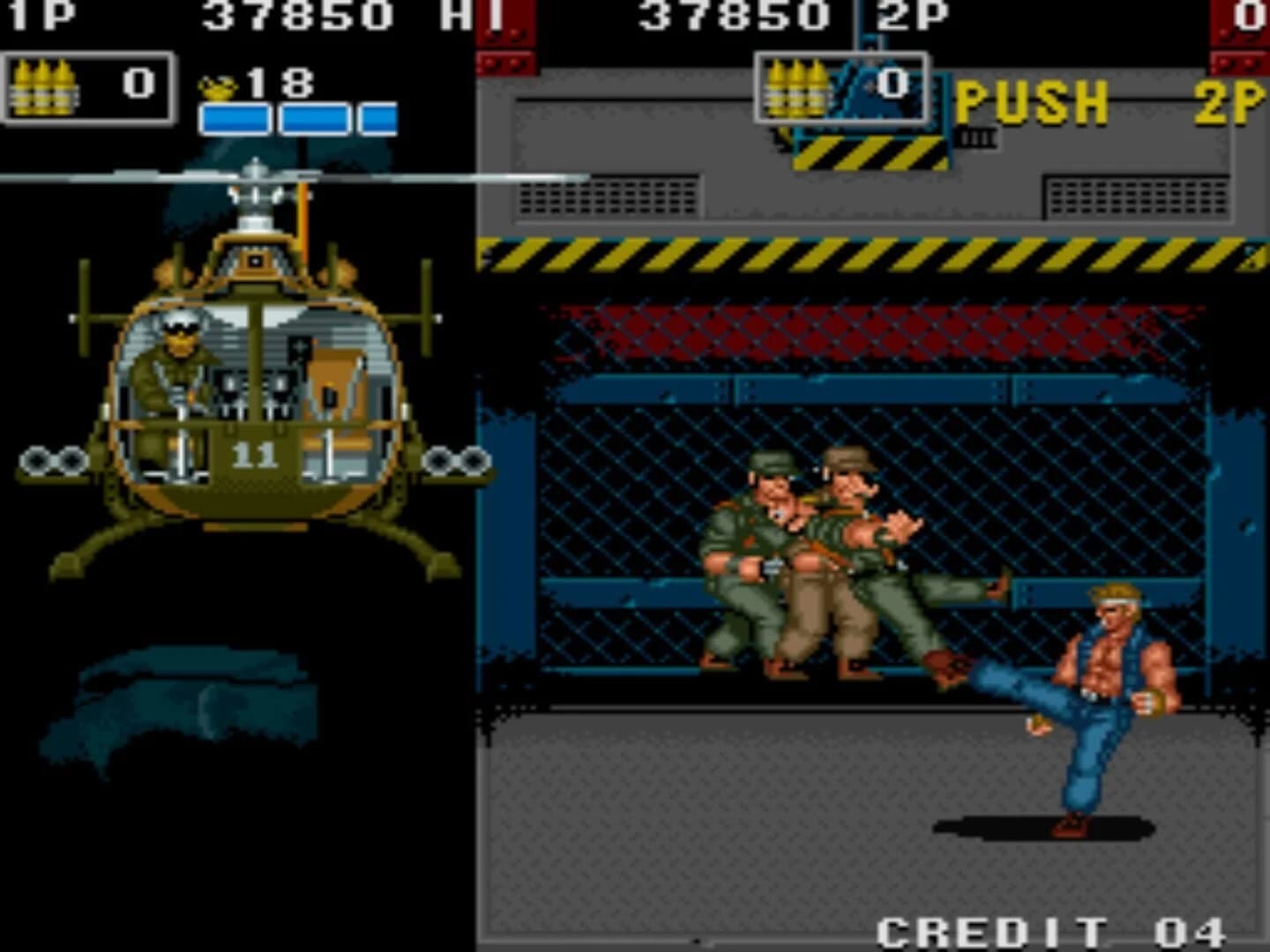Toggle the first blue life bar segment

tap(235, 118)
